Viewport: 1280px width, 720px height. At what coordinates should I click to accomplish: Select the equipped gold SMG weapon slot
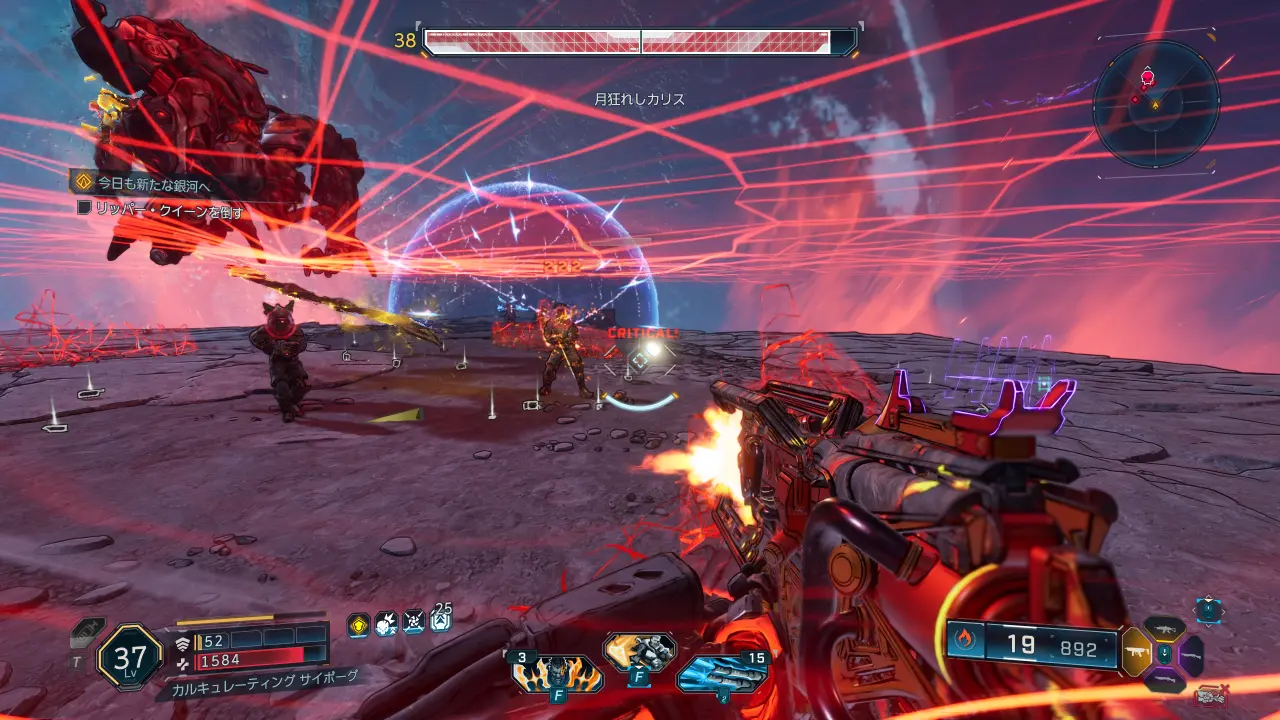1136,651
